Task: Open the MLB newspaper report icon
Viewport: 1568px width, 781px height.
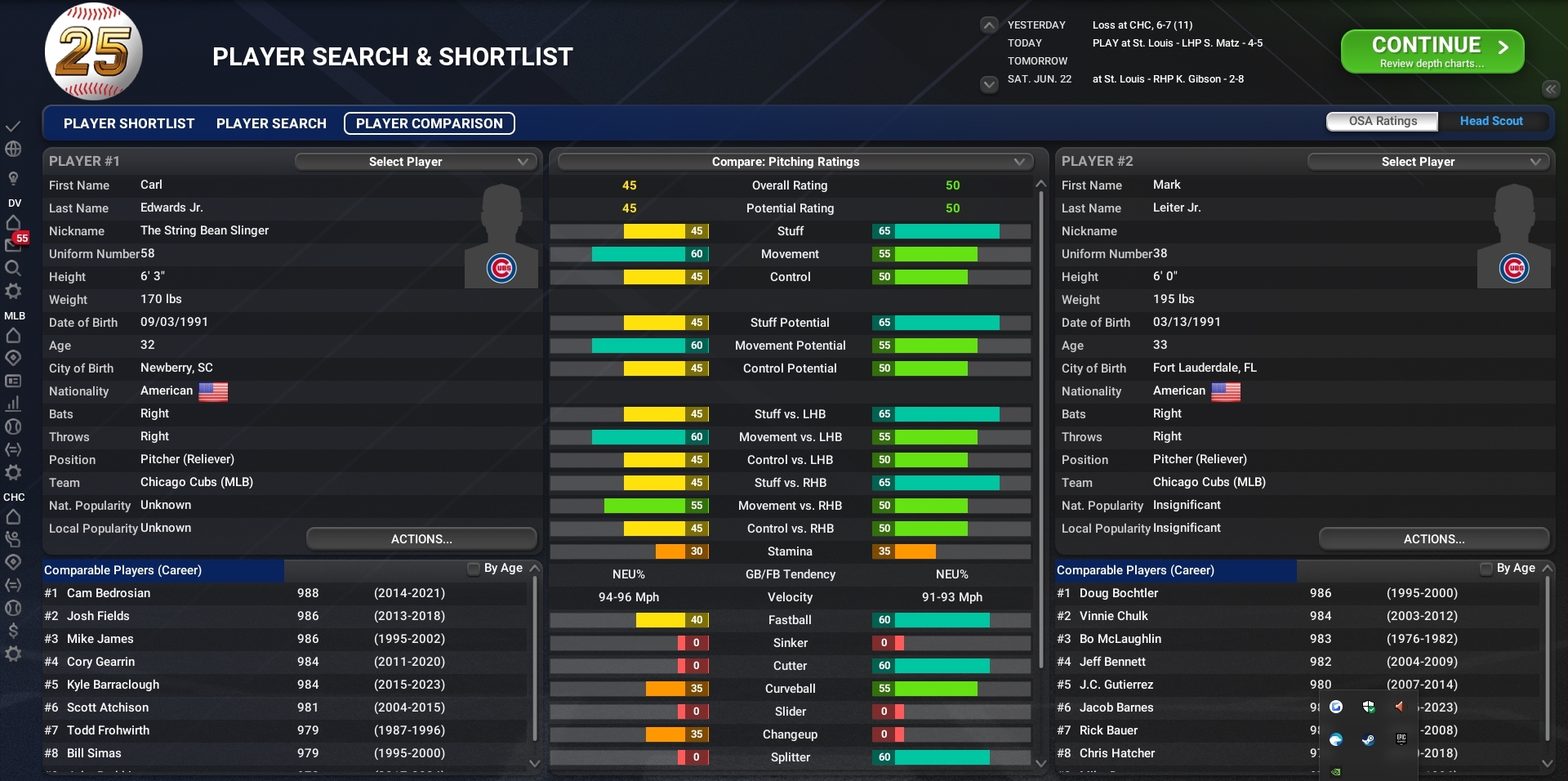Action: pos(12,381)
